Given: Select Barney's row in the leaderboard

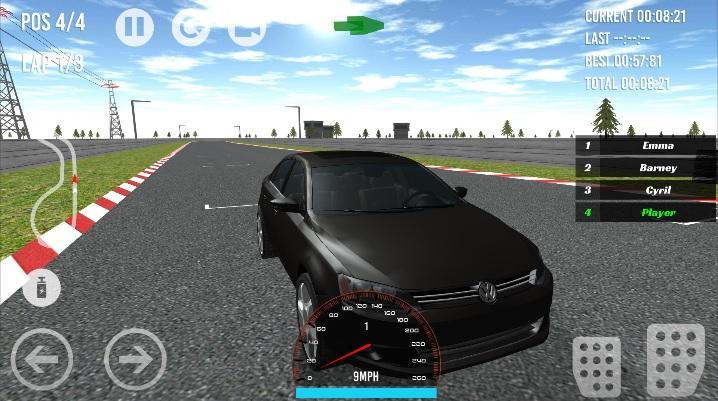Looking at the screenshot, I should (646, 168).
